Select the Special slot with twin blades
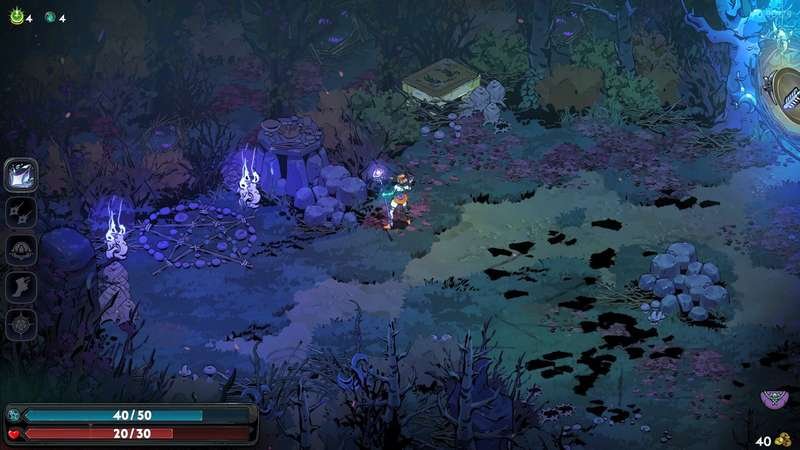The width and height of the screenshot is (800, 450). 22,212
